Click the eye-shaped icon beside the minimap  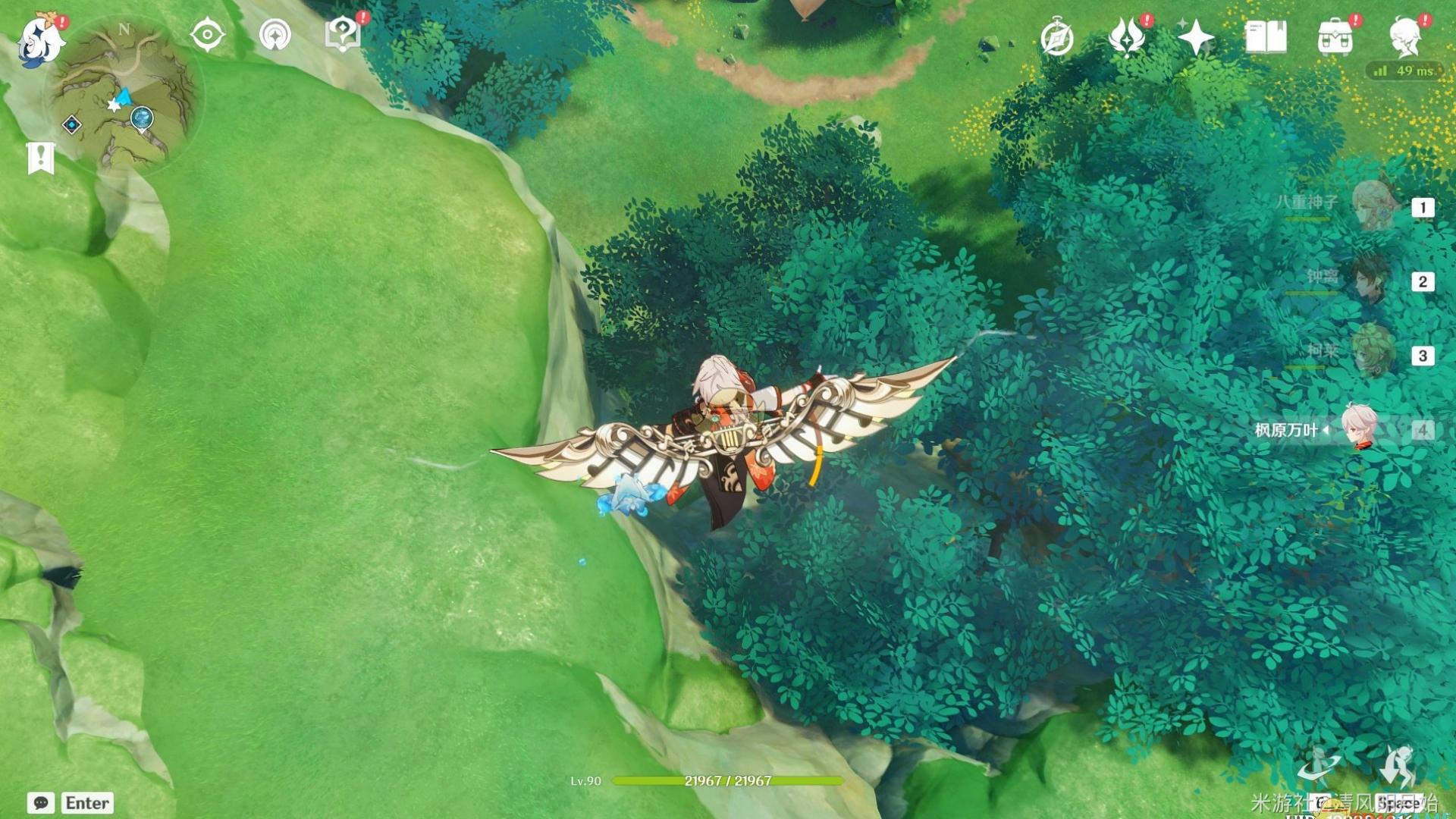coord(207,36)
